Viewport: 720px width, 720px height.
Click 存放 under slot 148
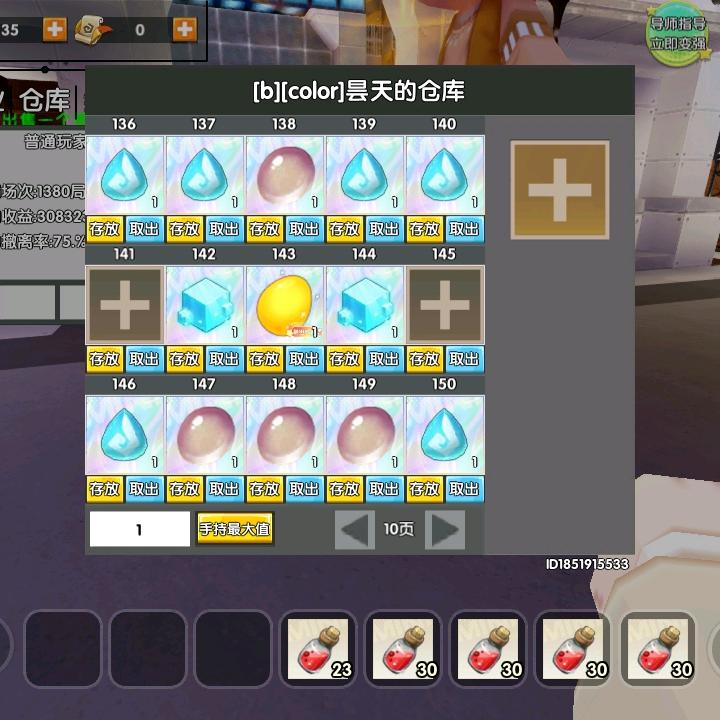[x=265, y=489]
